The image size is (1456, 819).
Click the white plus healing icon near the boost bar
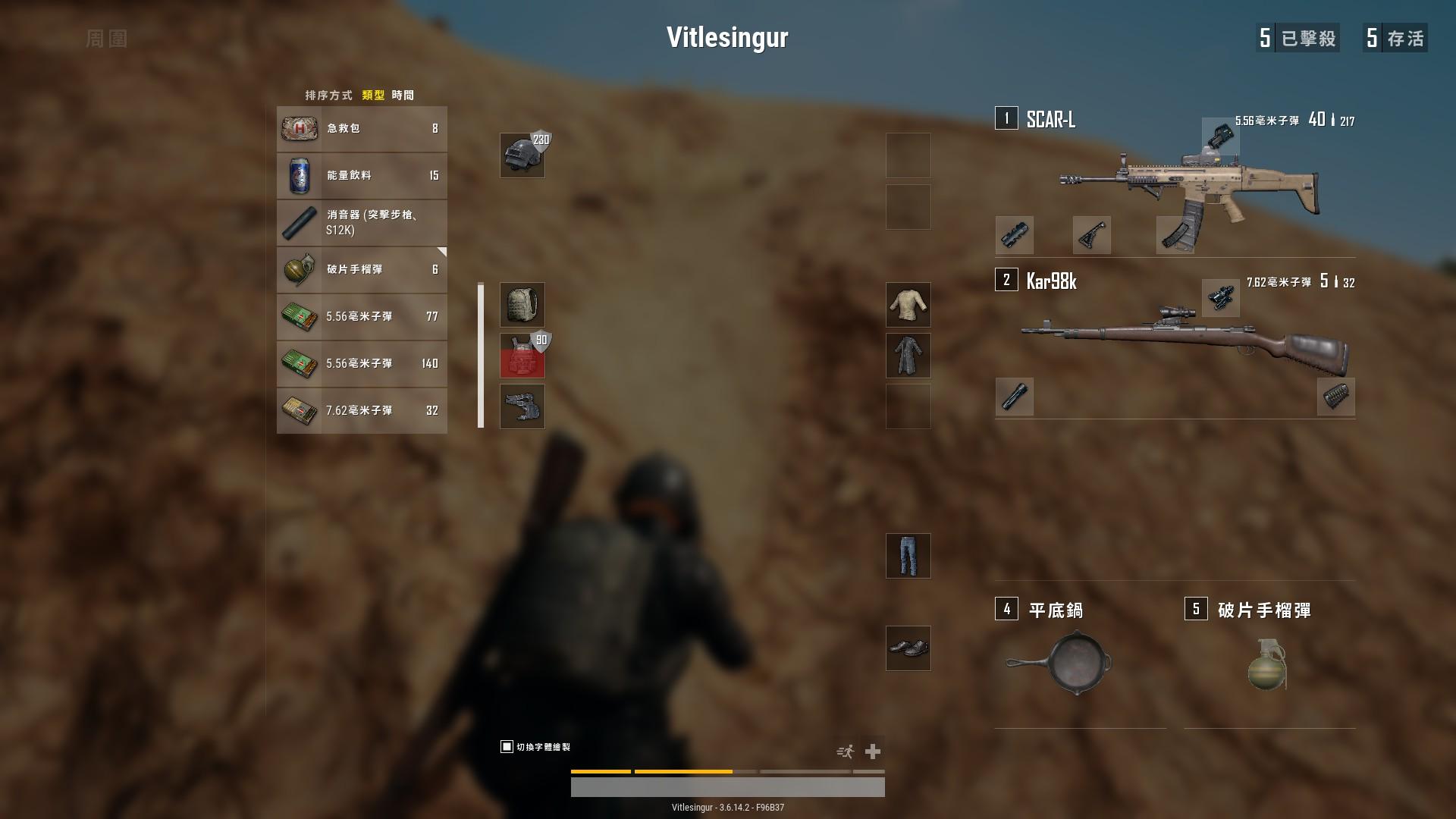pyautogui.click(x=874, y=751)
